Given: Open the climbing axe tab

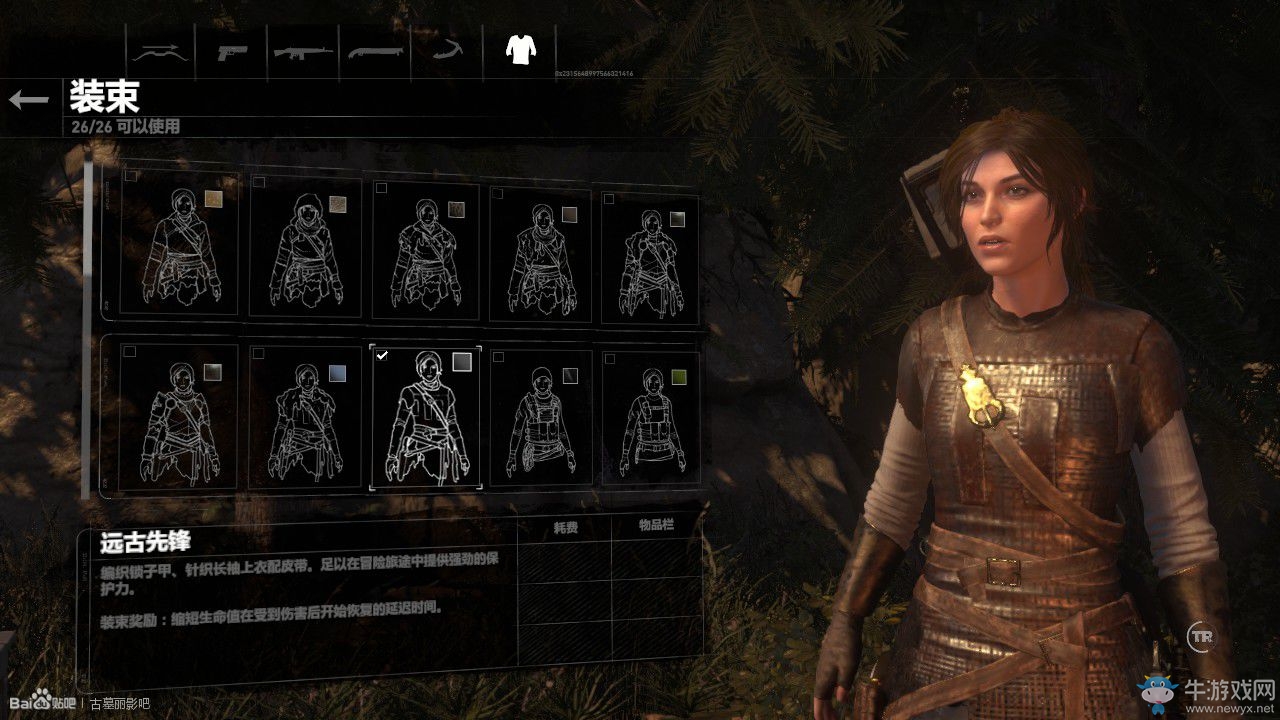Looking at the screenshot, I should pyautogui.click(x=447, y=51).
